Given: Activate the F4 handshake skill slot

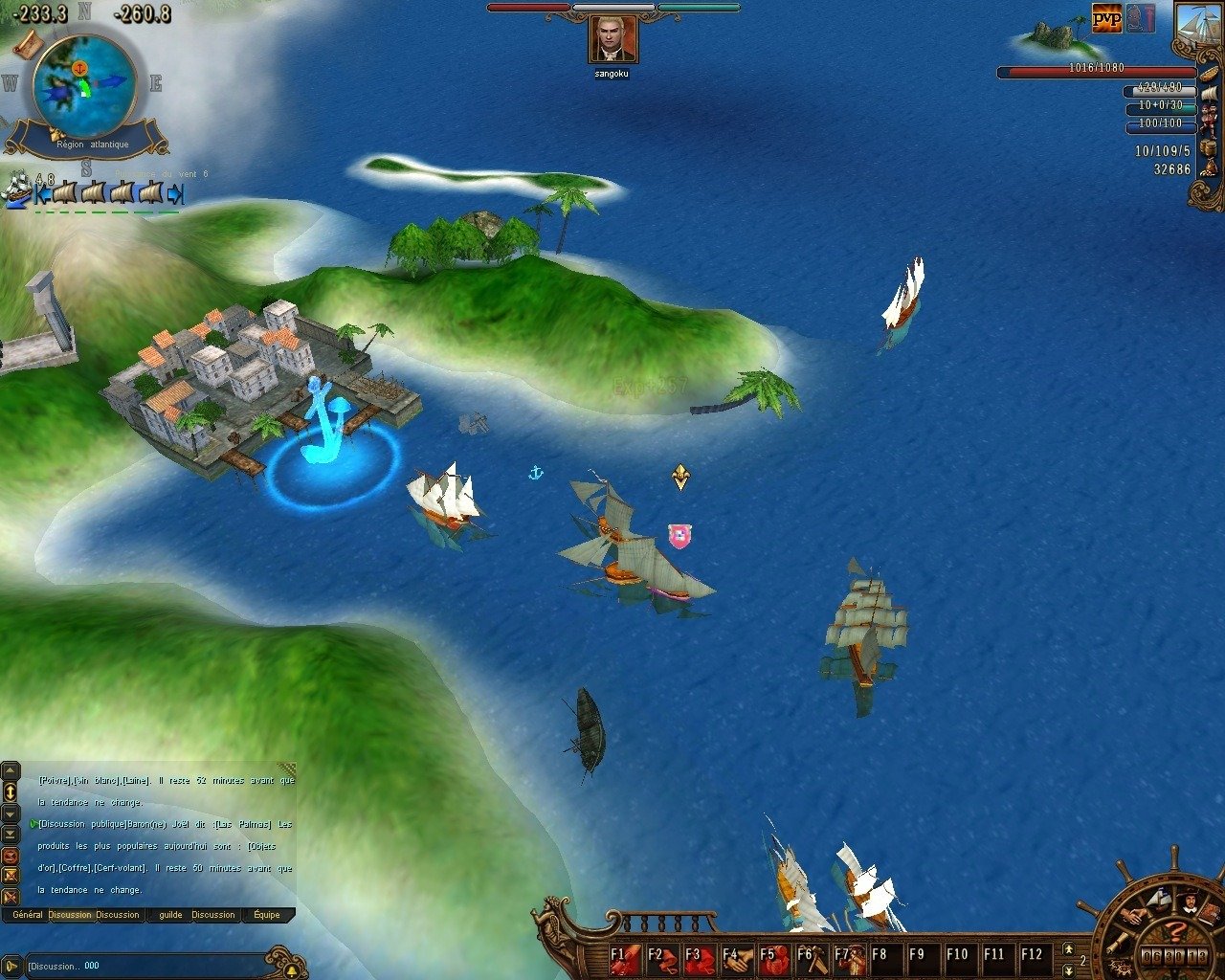Looking at the screenshot, I should coord(736,955).
